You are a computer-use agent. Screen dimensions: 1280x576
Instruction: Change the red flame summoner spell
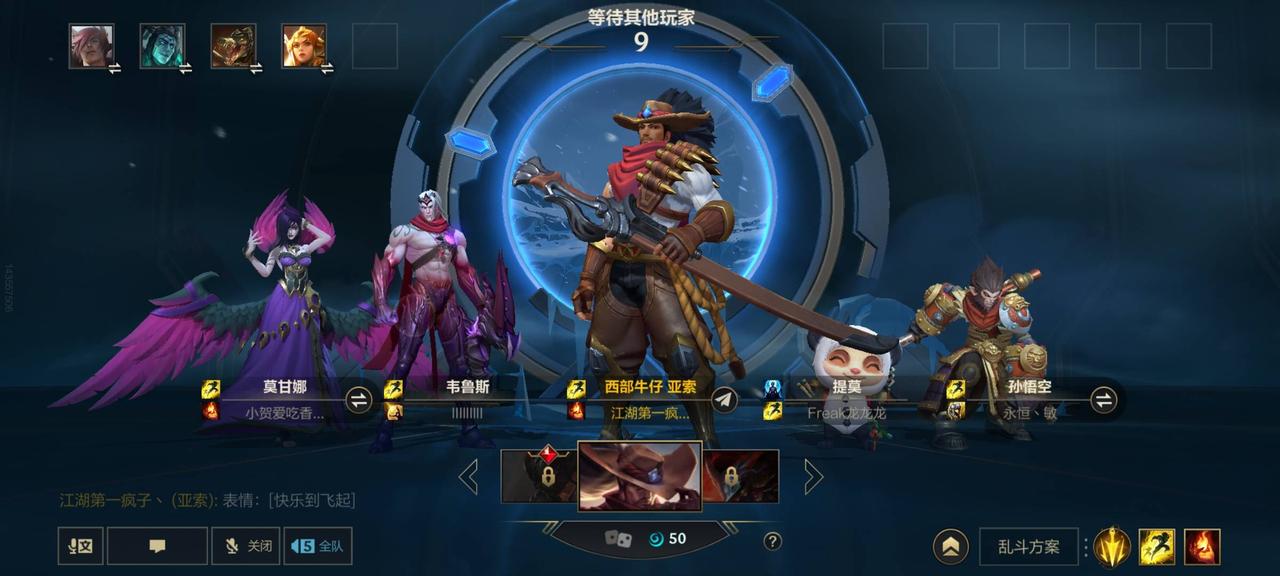(x=1202, y=547)
